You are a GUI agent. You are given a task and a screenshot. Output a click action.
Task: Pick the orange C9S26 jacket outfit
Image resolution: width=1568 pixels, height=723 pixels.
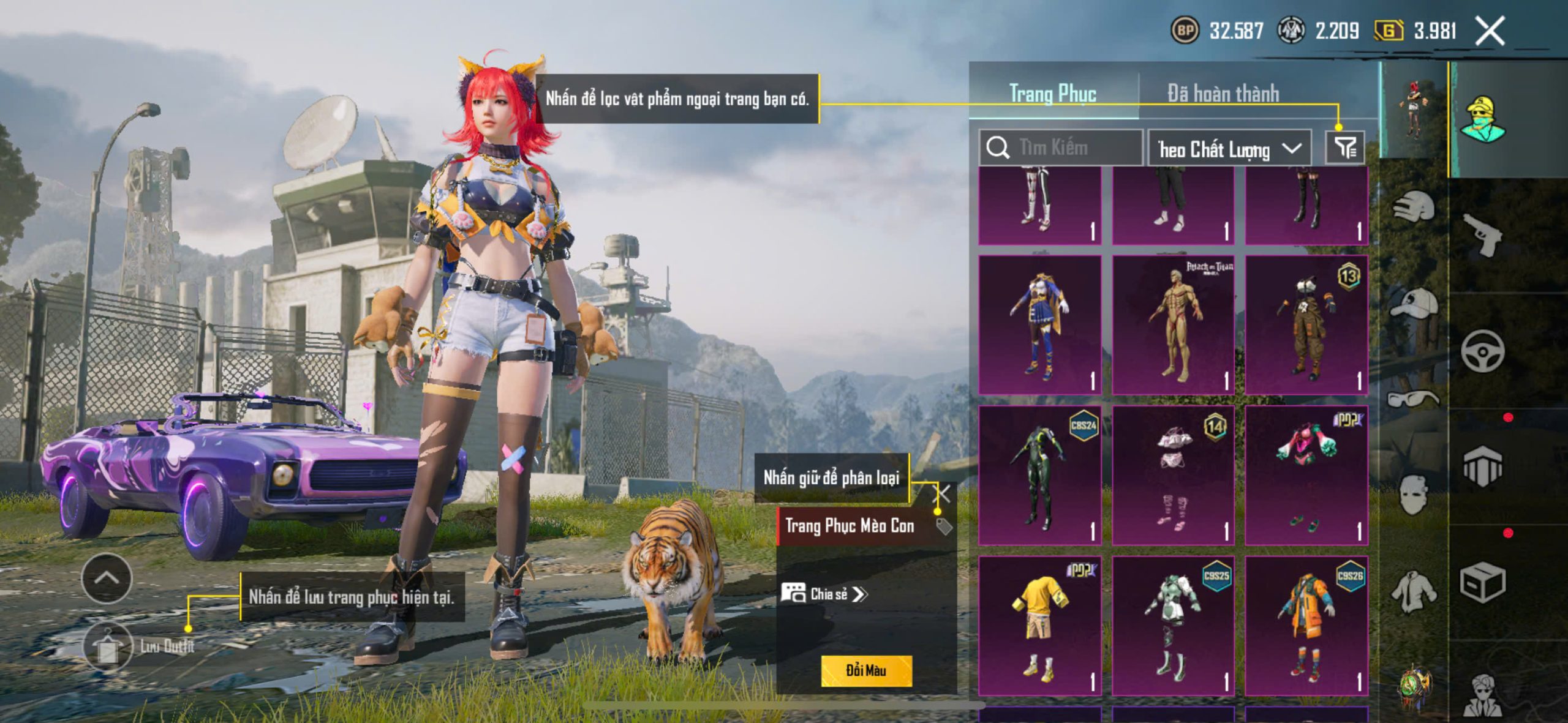(x=1306, y=626)
